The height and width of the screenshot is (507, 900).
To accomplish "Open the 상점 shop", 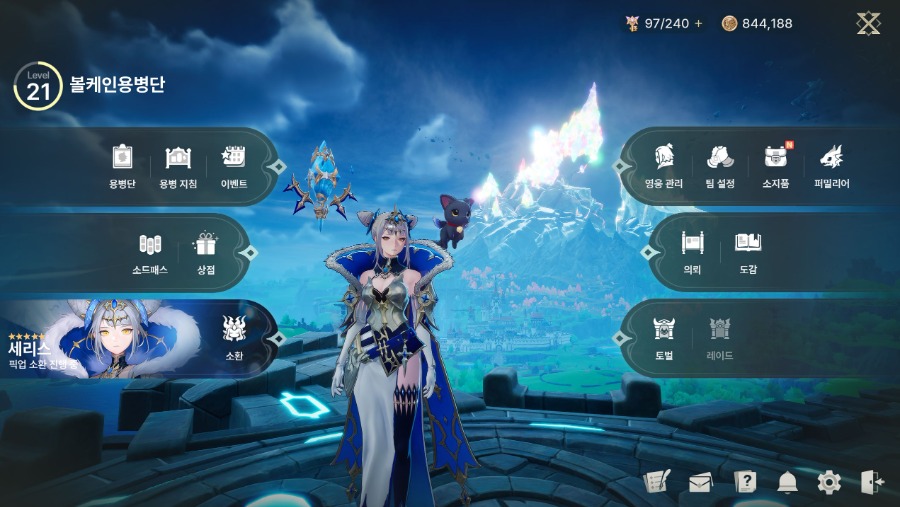I will 206,252.
